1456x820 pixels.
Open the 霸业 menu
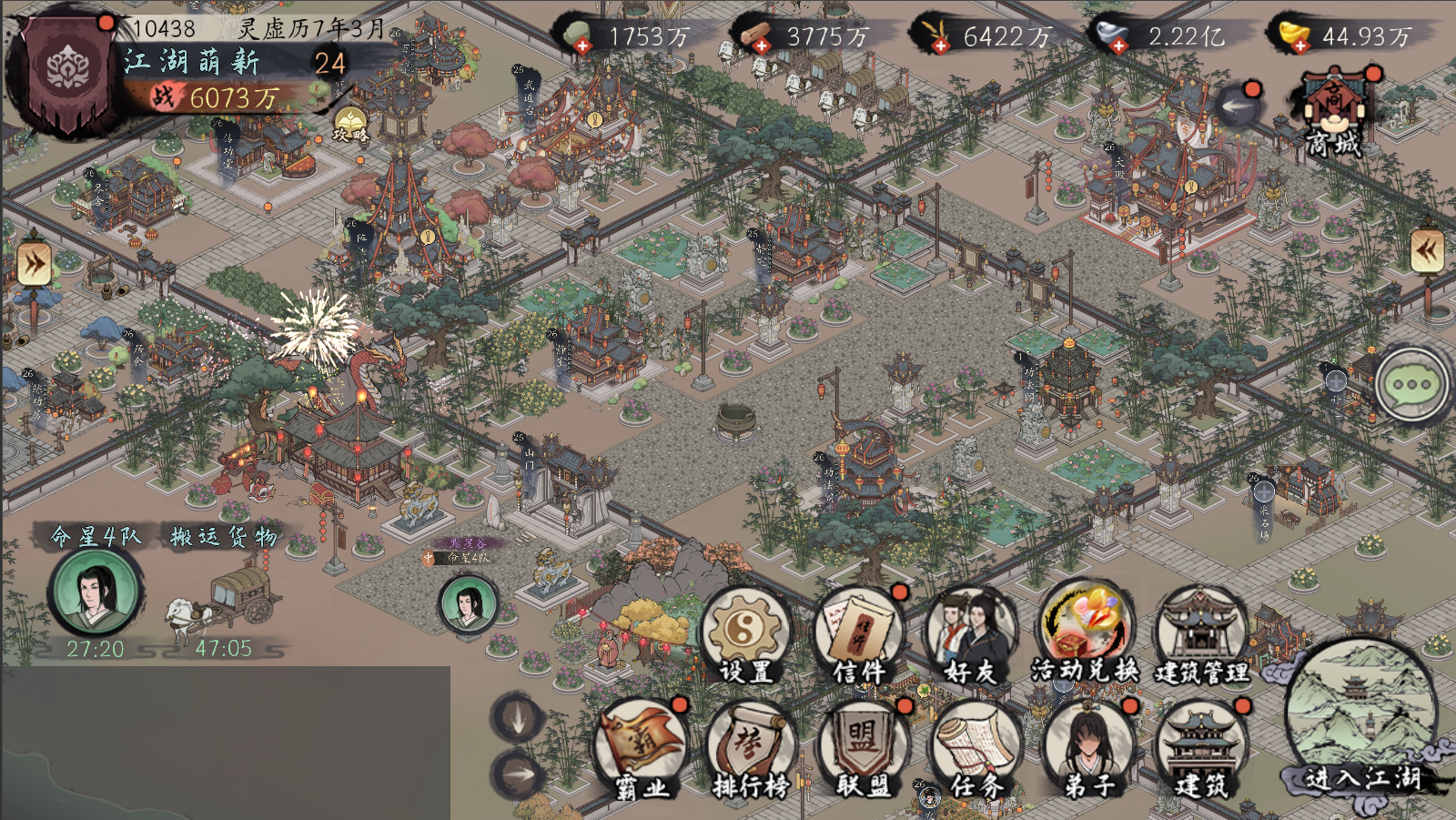pyautogui.click(x=642, y=748)
